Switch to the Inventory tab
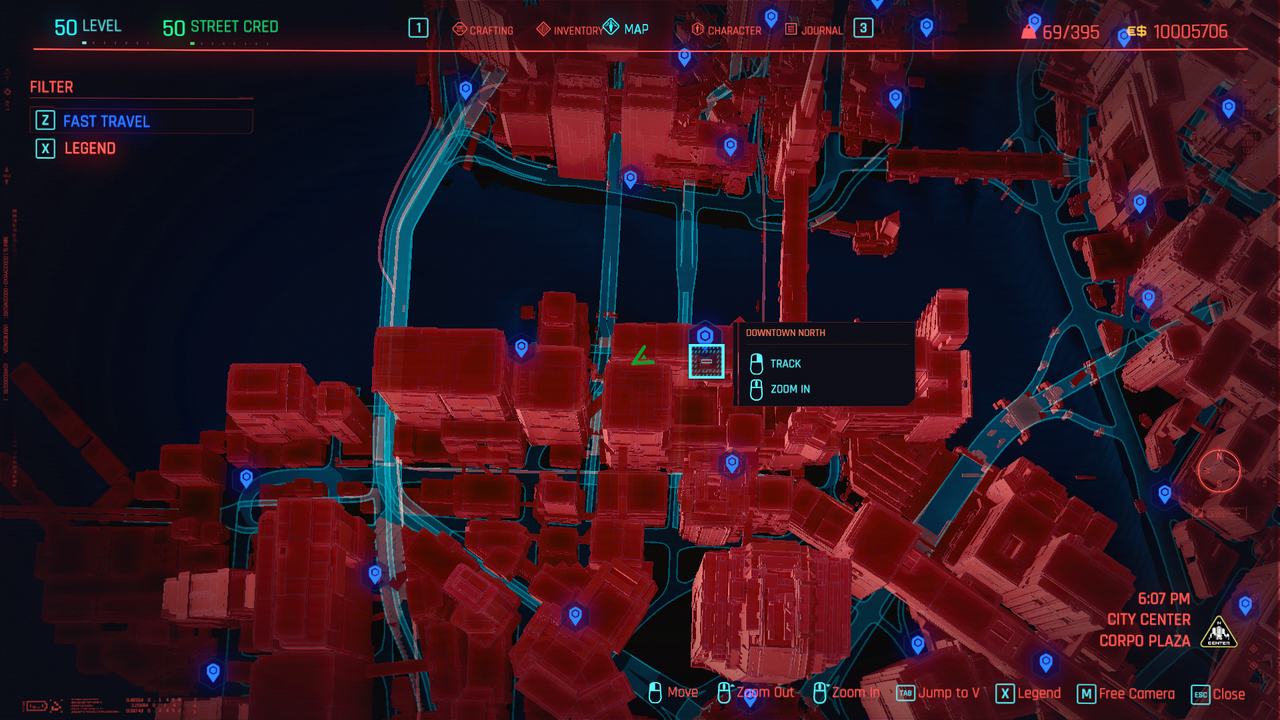 pos(570,30)
